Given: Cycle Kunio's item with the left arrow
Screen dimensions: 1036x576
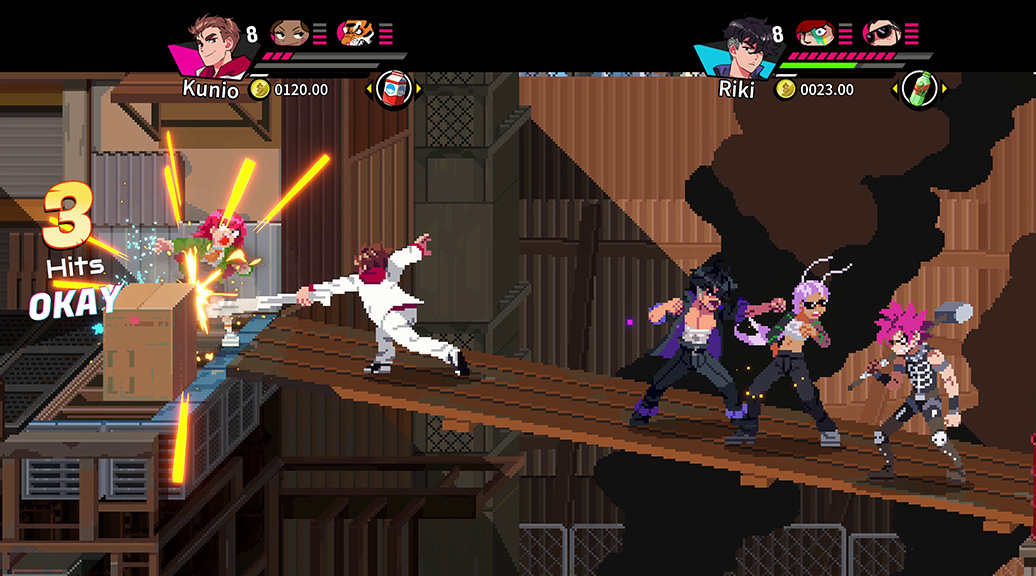Looking at the screenshot, I should tap(369, 90).
